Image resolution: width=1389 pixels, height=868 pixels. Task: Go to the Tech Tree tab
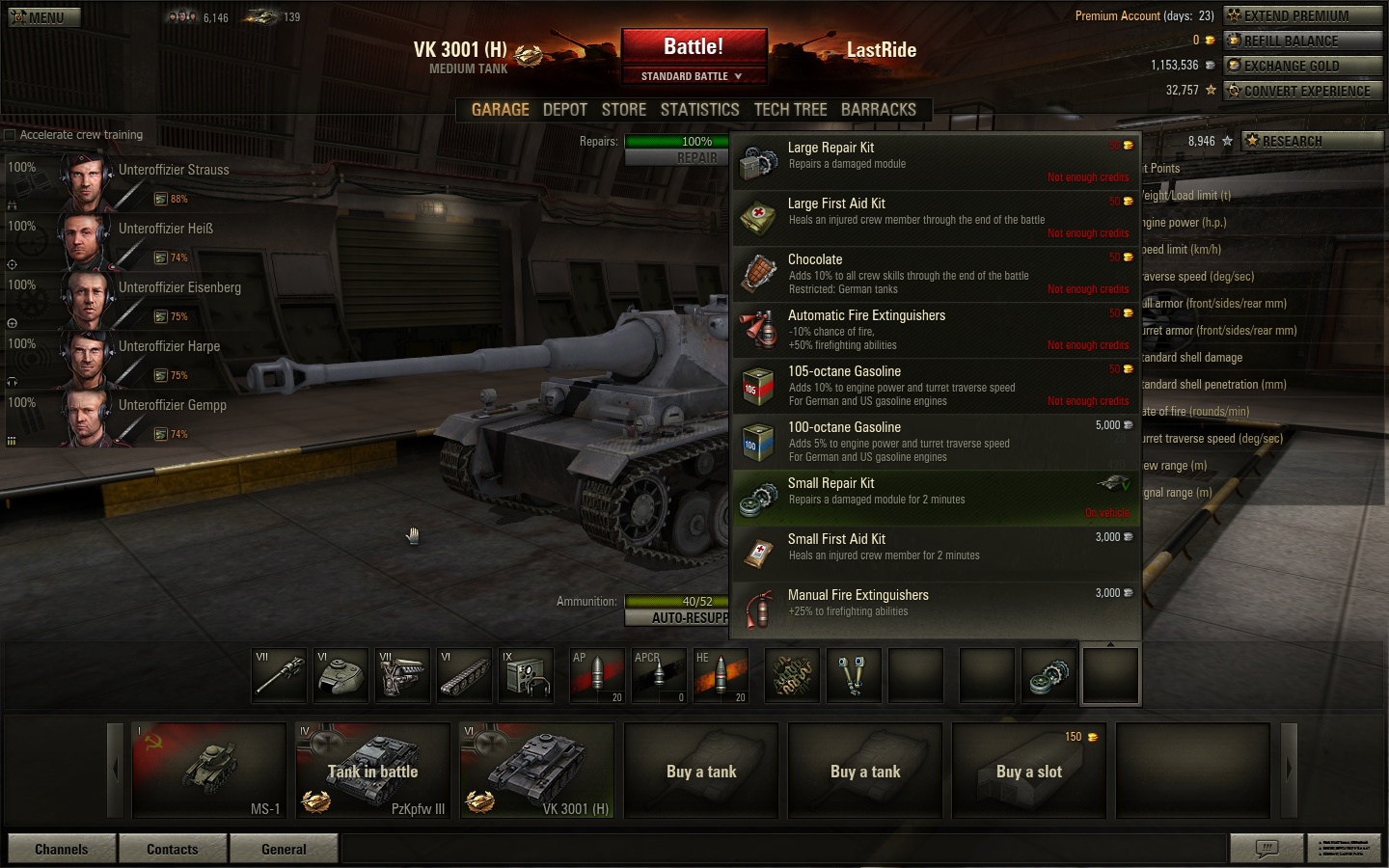(x=790, y=110)
